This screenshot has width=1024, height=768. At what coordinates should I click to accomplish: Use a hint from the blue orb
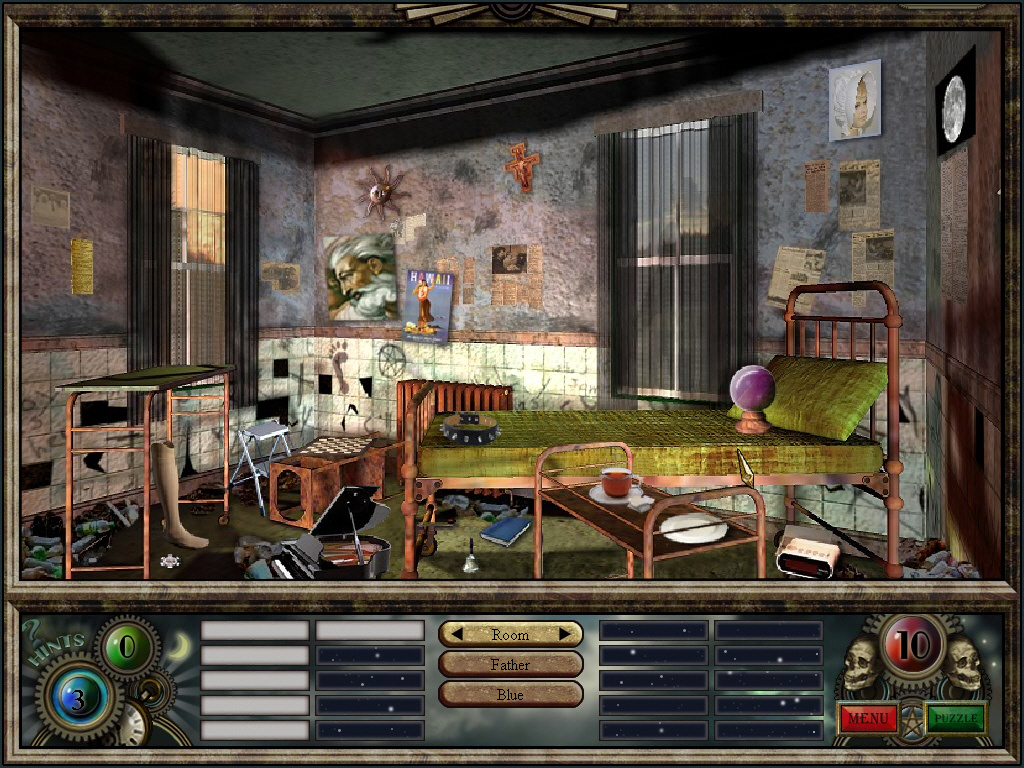[77, 700]
